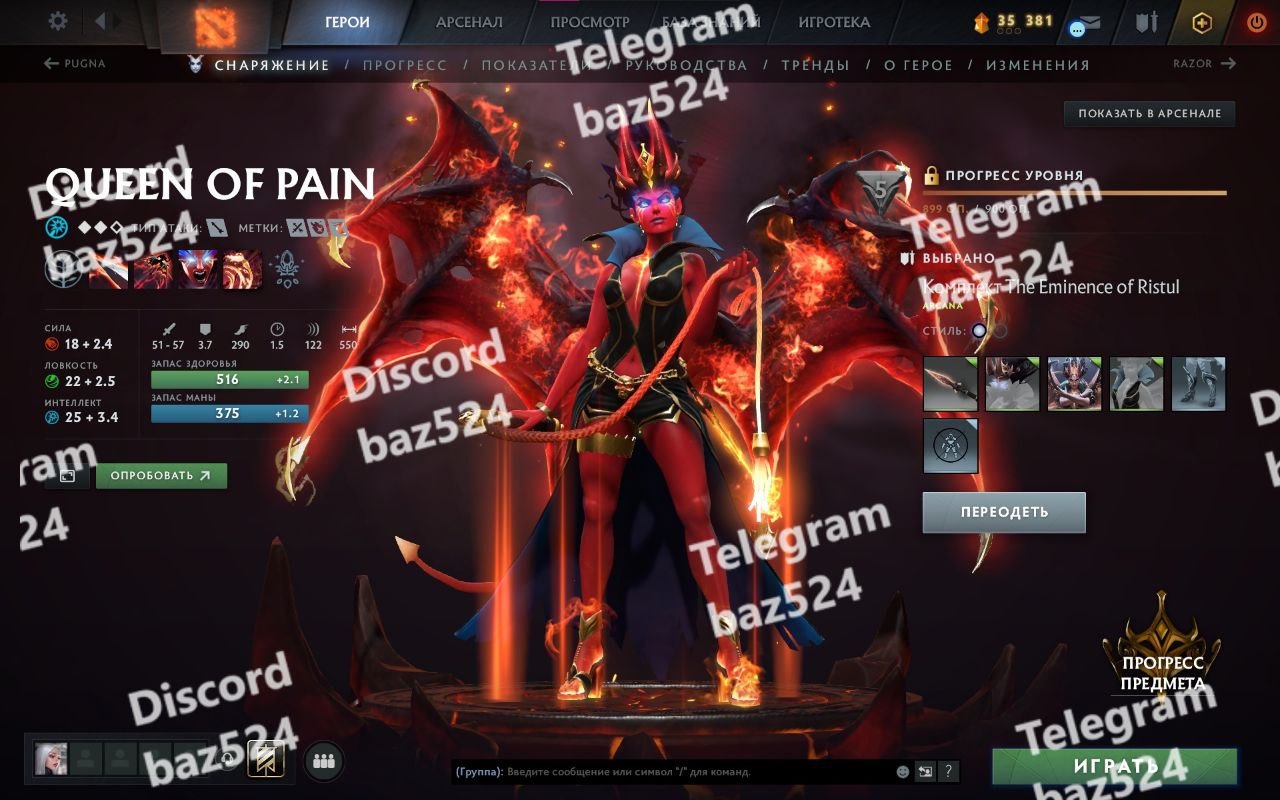Open the О герое subtab
Image resolution: width=1280 pixels, height=800 pixels.
pyautogui.click(x=918, y=65)
